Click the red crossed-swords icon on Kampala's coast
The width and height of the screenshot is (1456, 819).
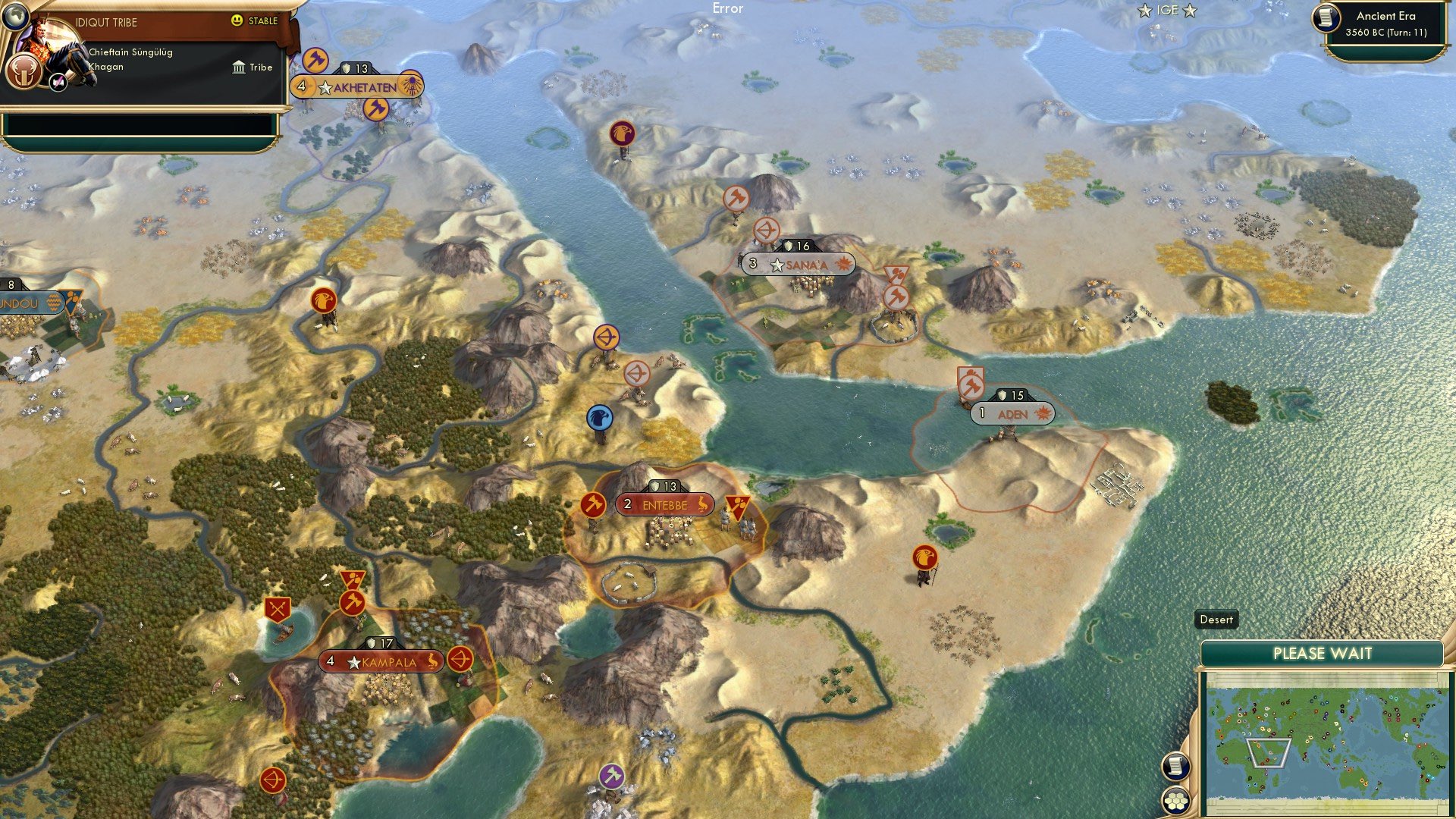click(x=278, y=607)
